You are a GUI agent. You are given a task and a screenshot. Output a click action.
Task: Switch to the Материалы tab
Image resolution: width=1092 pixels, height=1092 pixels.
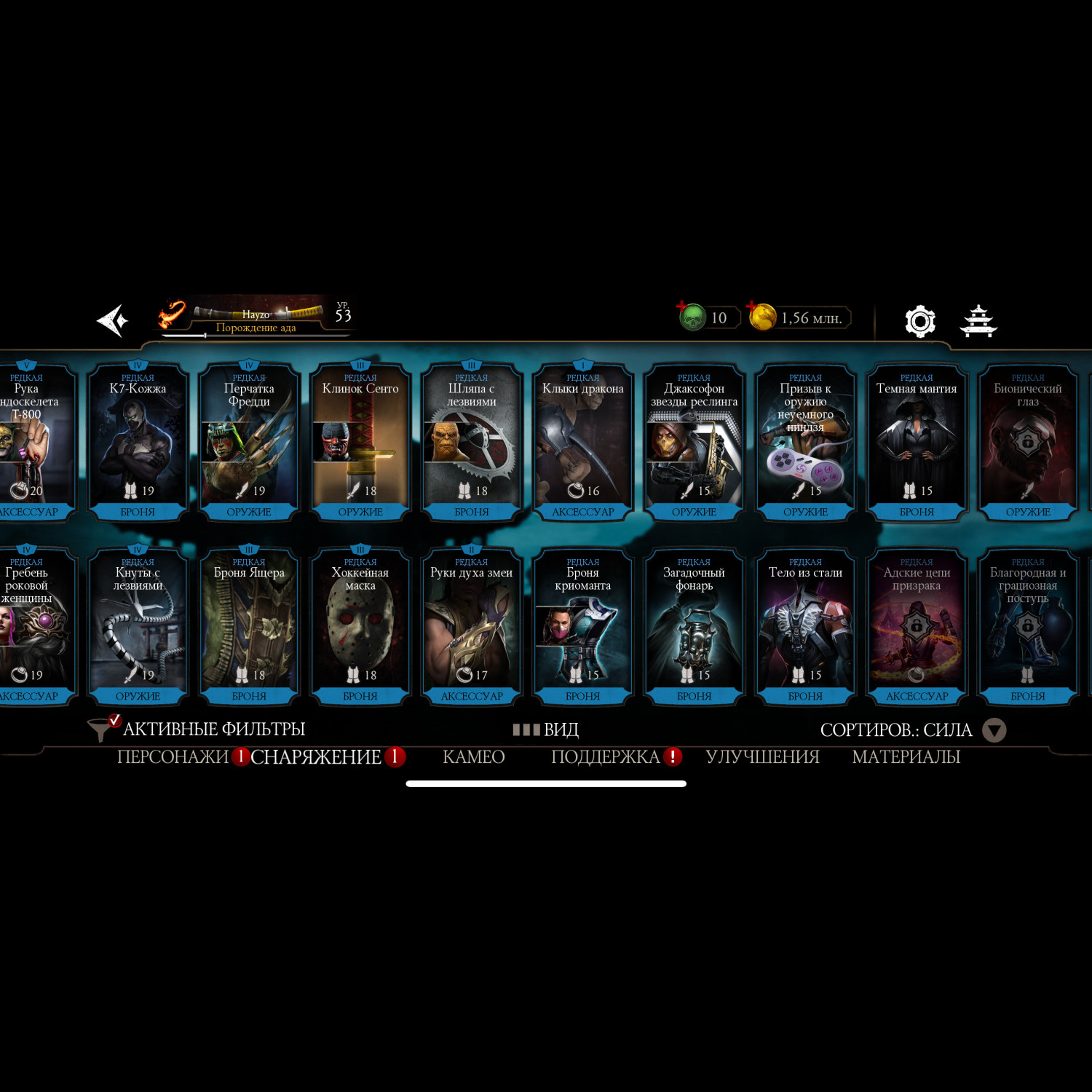(x=906, y=757)
